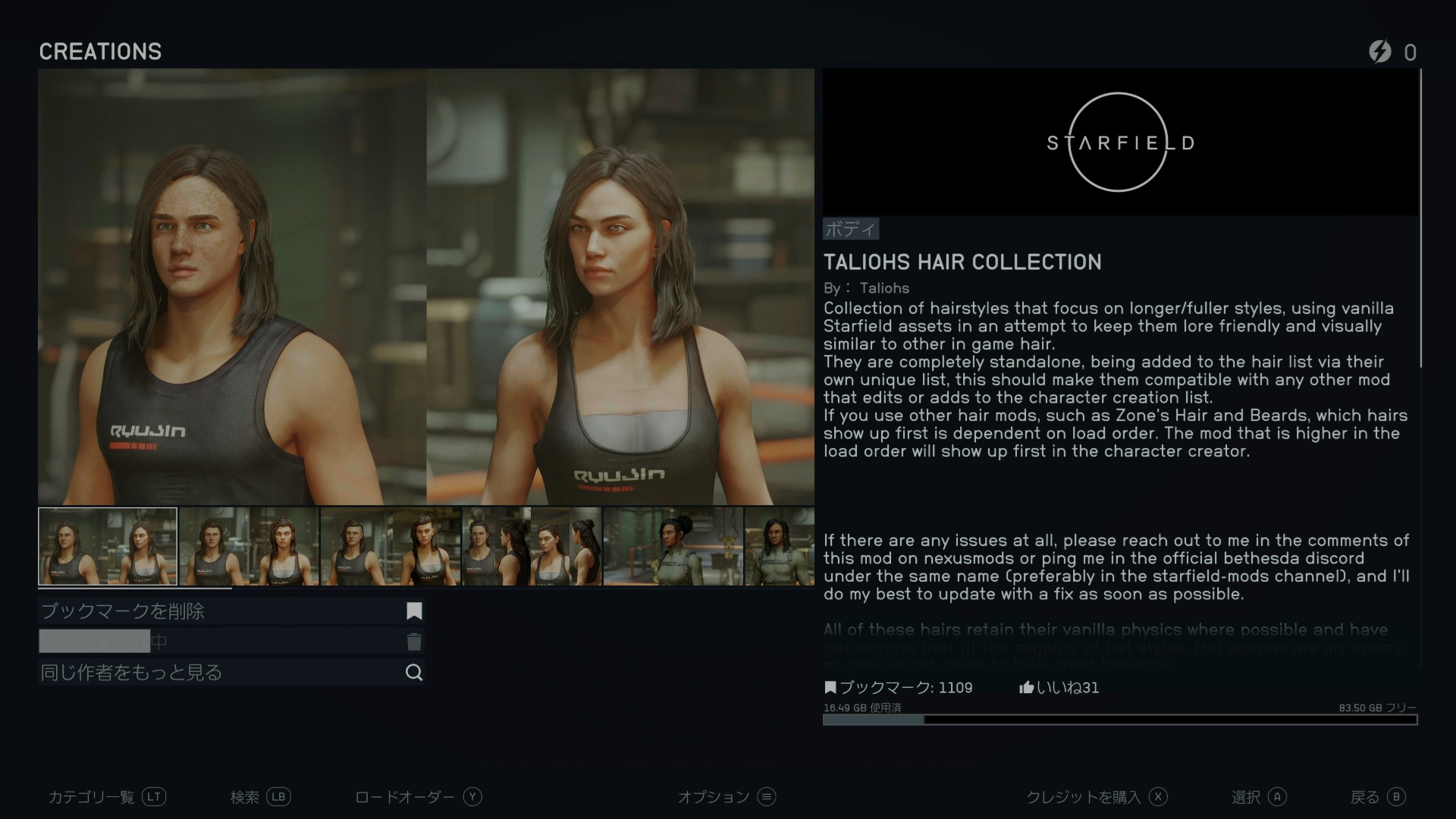The height and width of the screenshot is (819, 1456).
Task: Remove the bookmark via ブックマークを削除
Action: click(x=231, y=611)
